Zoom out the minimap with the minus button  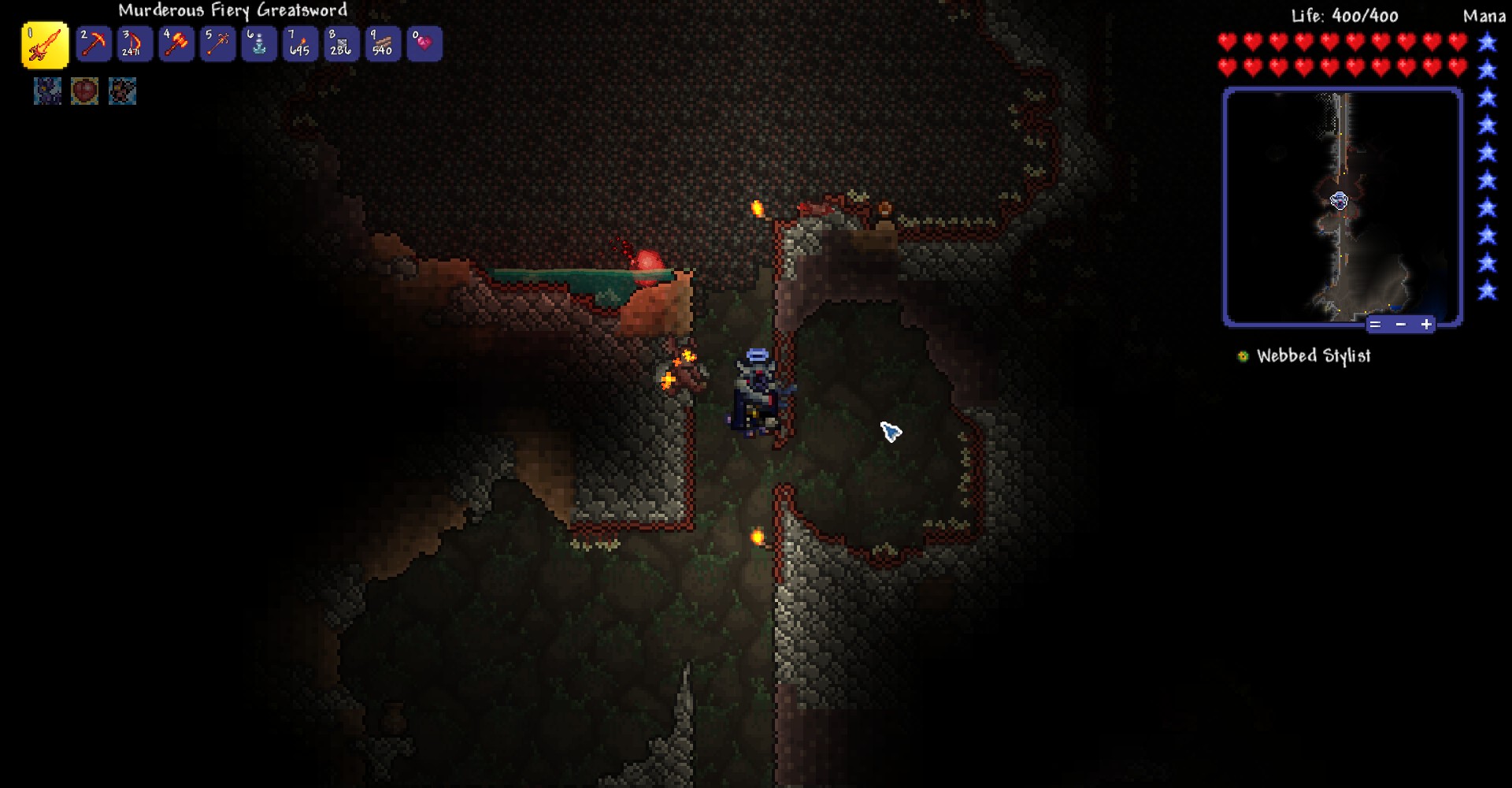(1400, 324)
